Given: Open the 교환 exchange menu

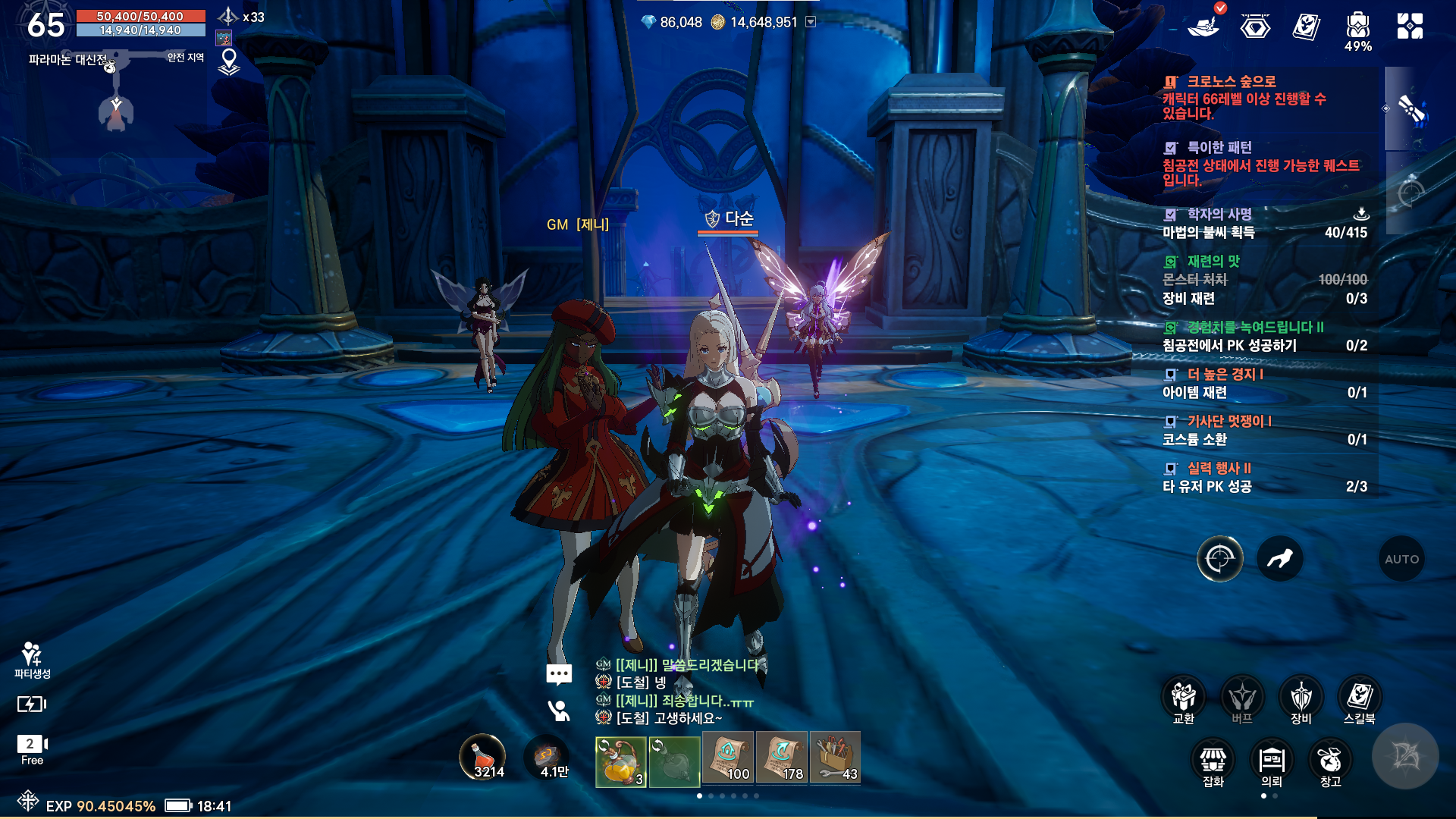Looking at the screenshot, I should tap(1183, 698).
